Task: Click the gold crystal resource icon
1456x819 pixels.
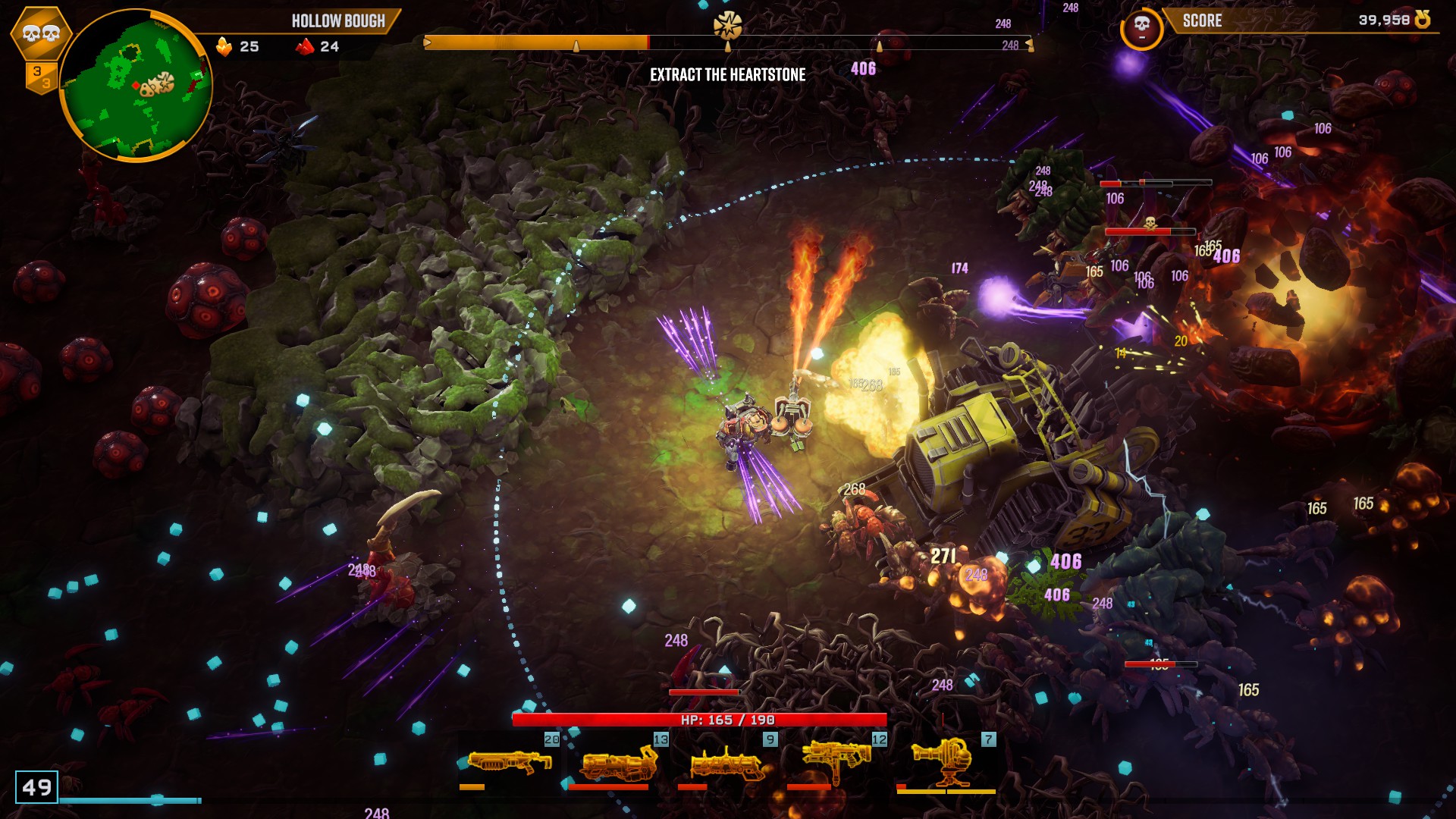Action: click(224, 46)
